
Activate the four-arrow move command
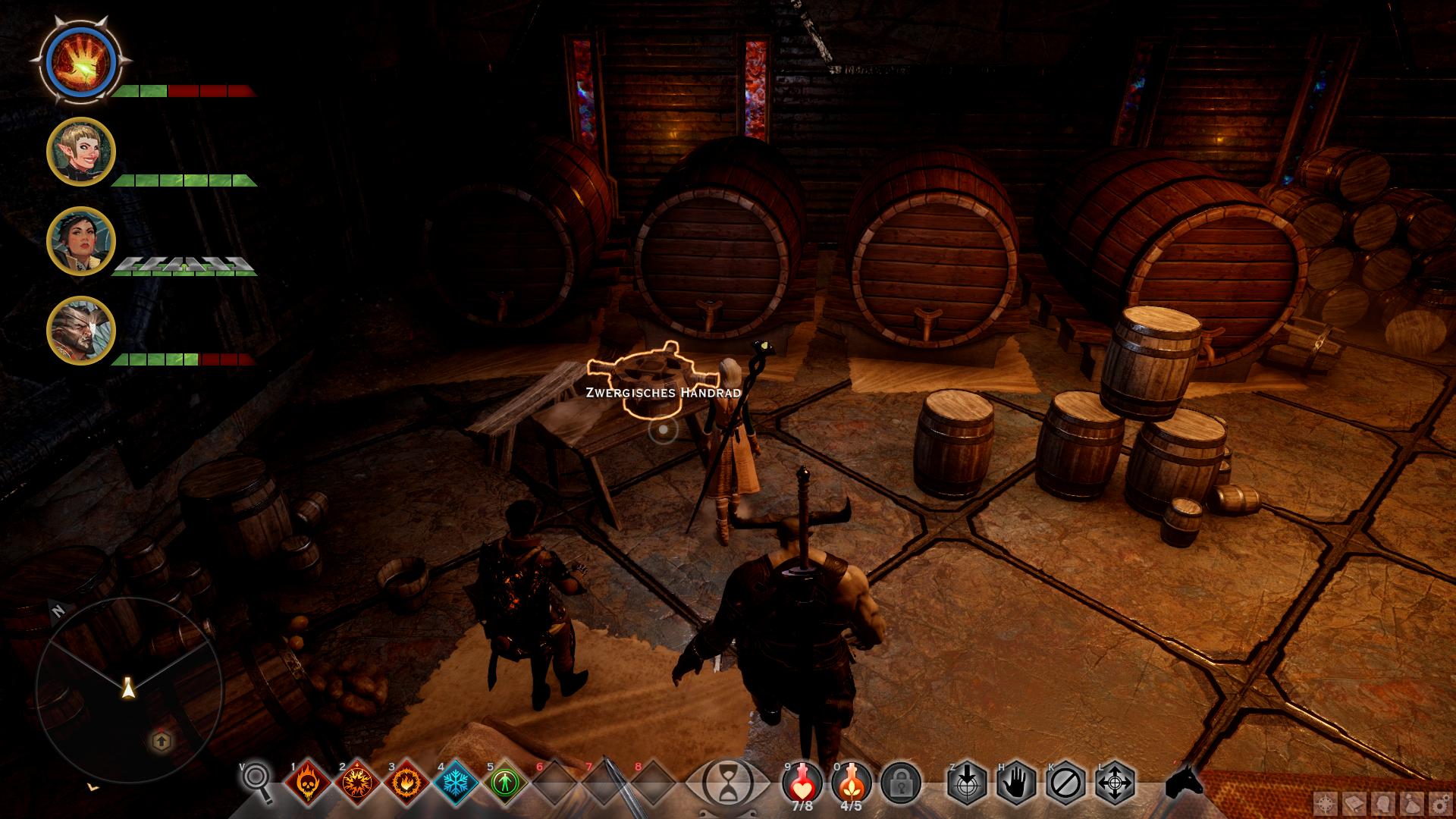click(1115, 783)
